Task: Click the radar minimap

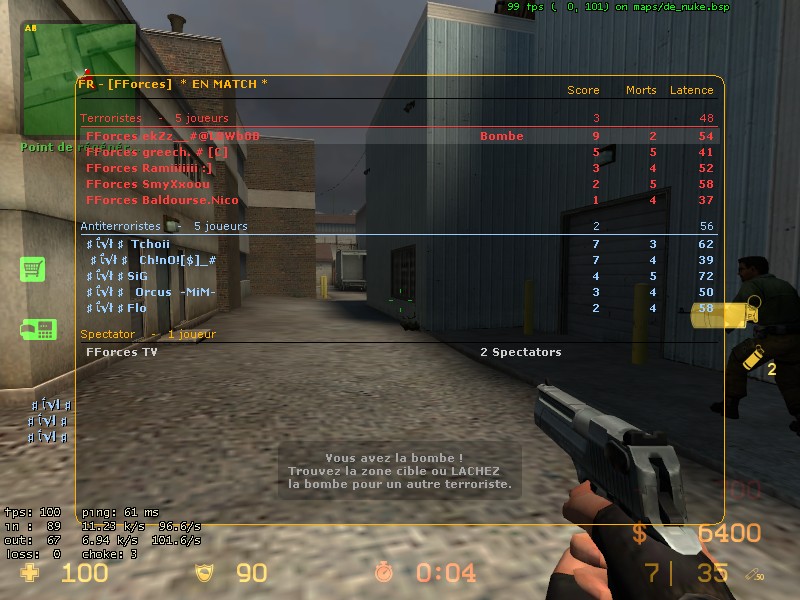Action: (x=79, y=79)
